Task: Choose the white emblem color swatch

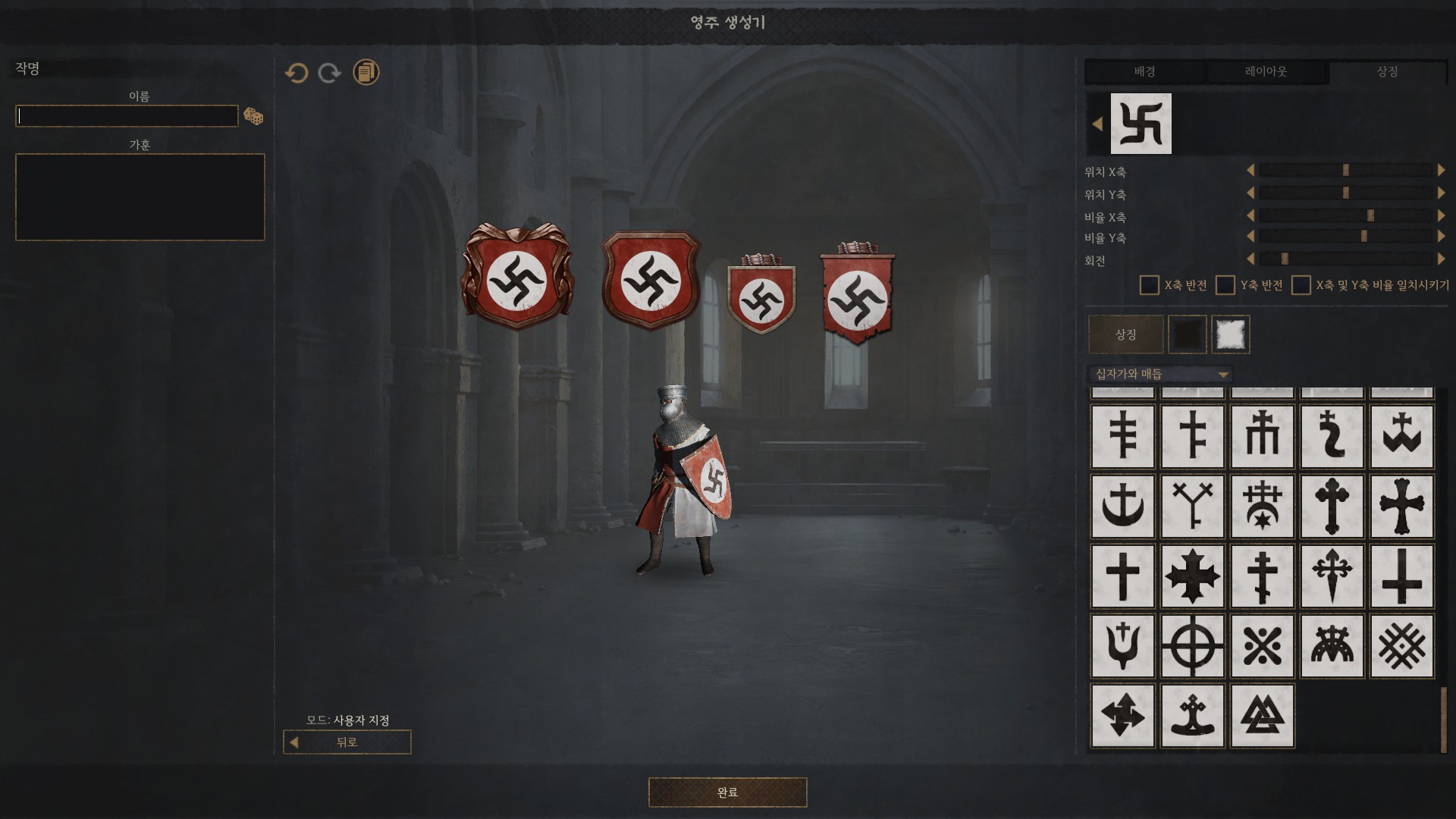Action: (x=1230, y=334)
